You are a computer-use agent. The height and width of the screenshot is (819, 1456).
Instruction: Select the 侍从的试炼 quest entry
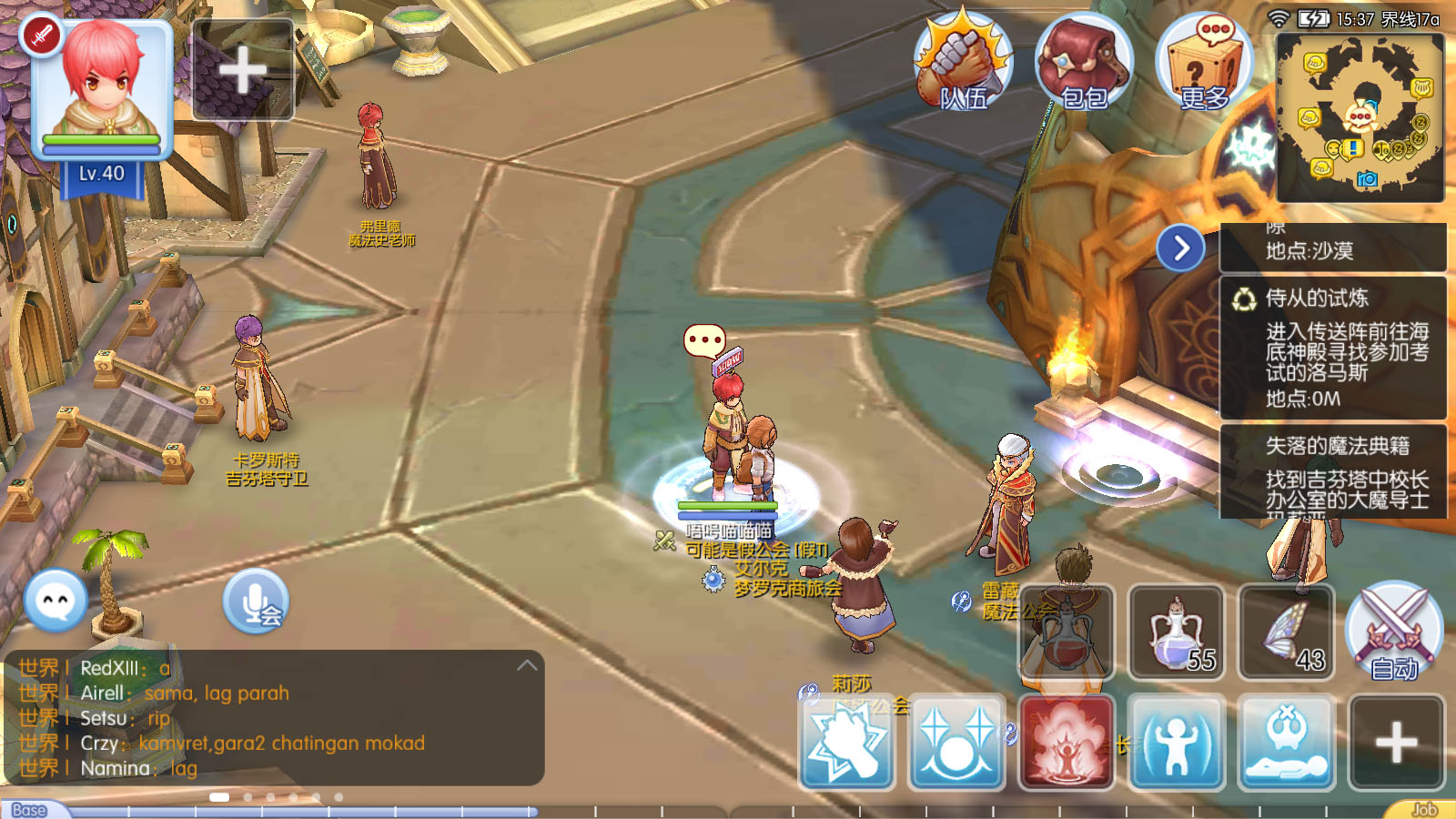pos(1333,348)
